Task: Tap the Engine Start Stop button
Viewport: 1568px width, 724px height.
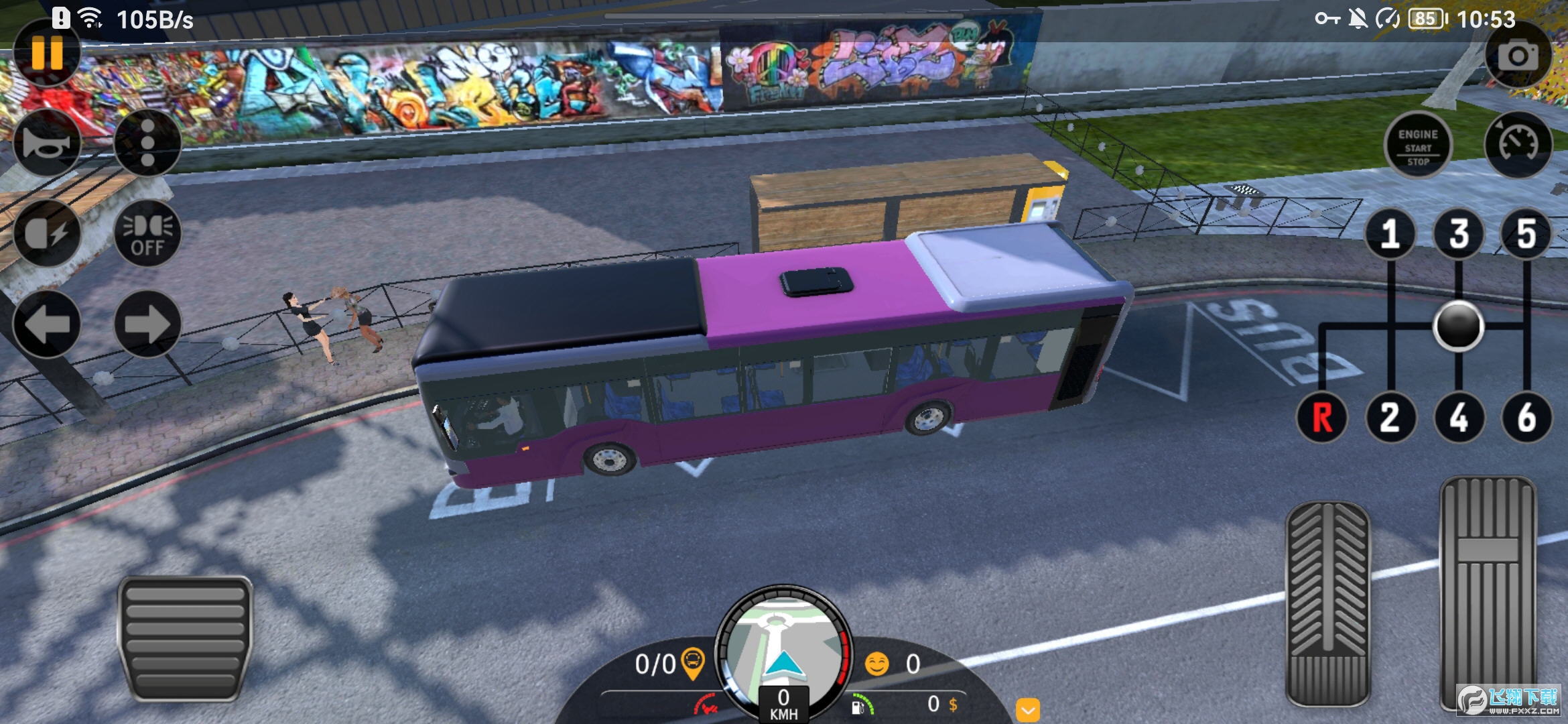Action: tap(1418, 145)
